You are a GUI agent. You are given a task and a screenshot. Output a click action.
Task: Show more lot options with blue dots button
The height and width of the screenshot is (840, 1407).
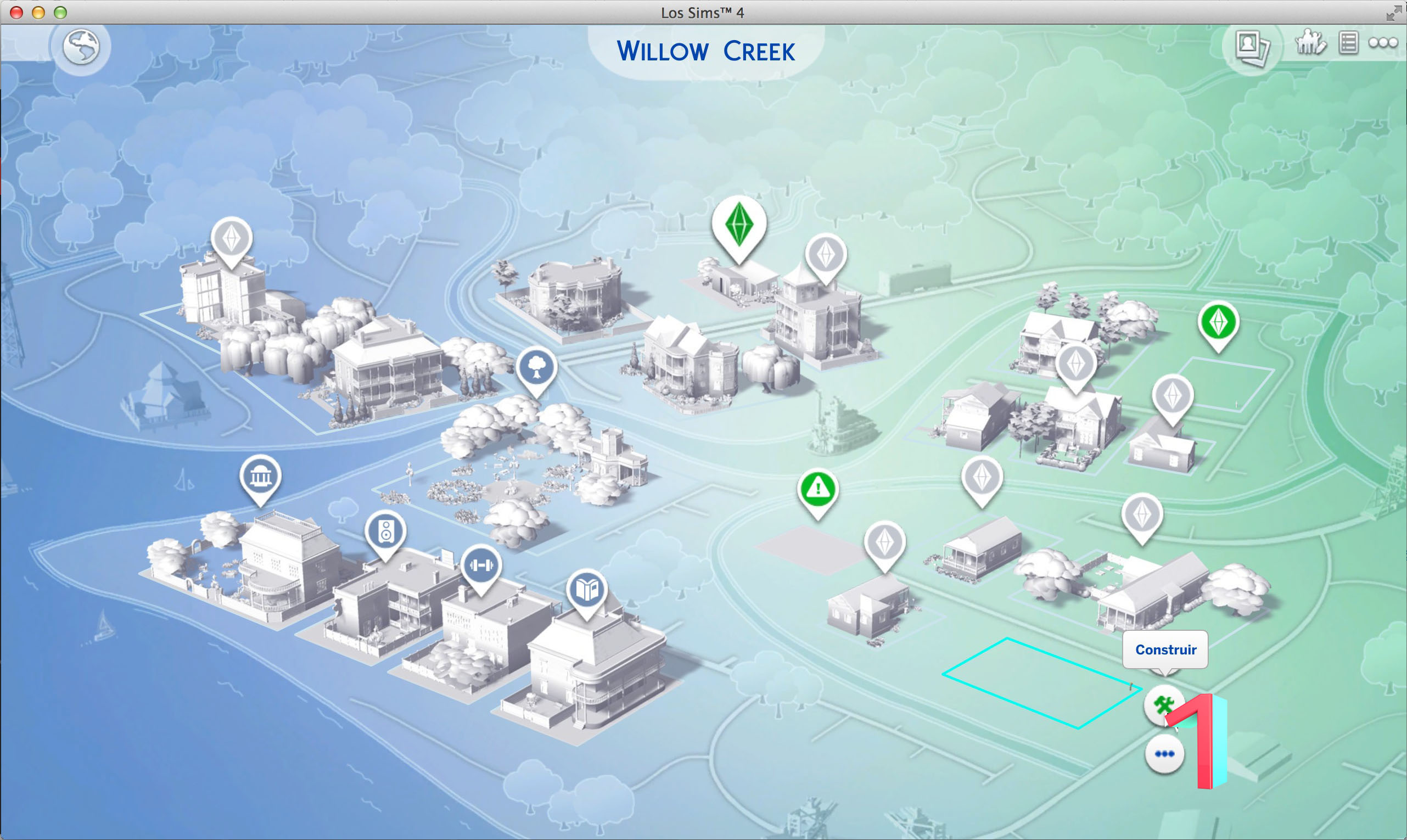(x=1164, y=754)
